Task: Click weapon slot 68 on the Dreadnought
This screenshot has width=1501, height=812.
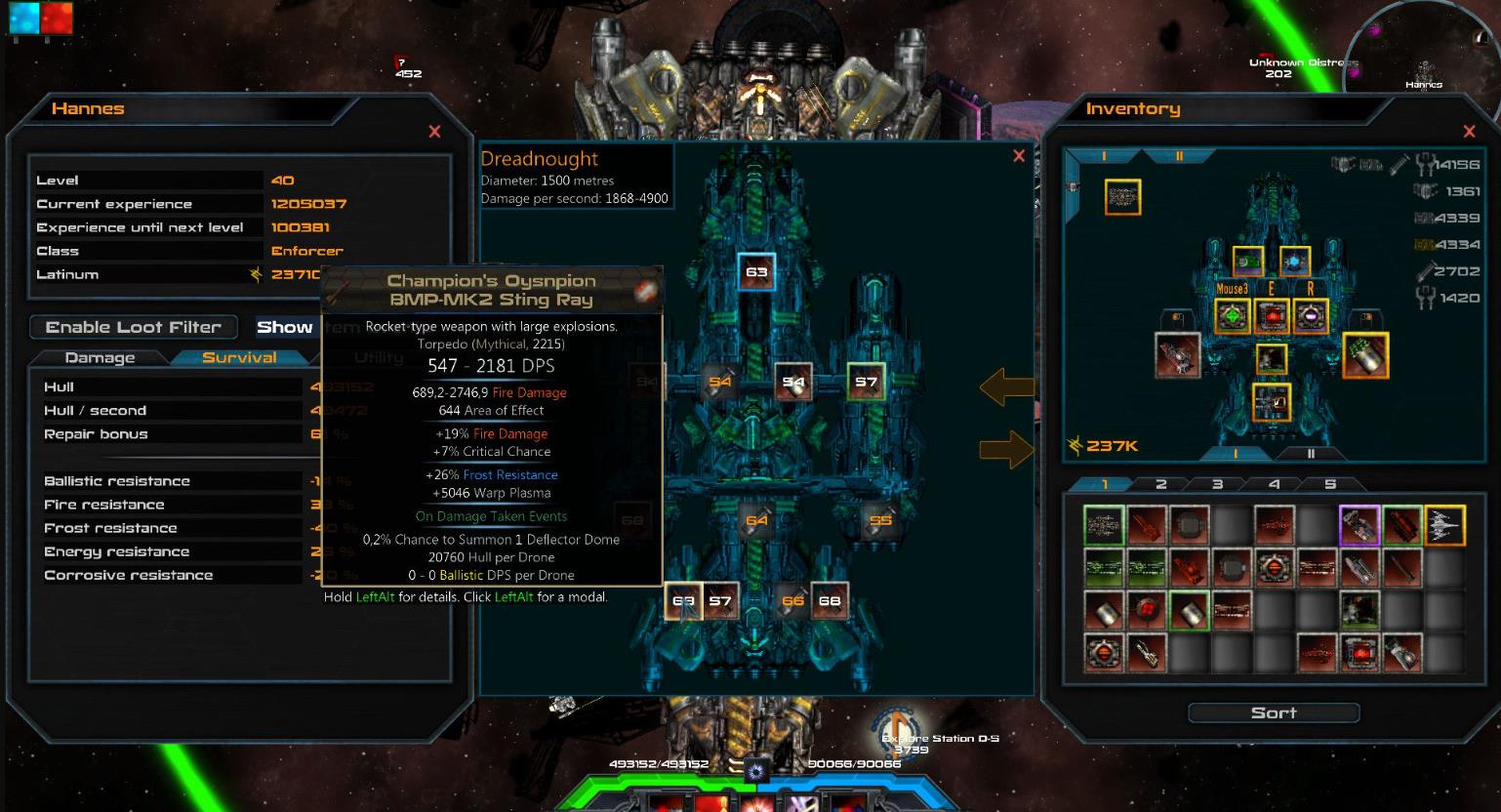Action: pyautogui.click(x=831, y=600)
